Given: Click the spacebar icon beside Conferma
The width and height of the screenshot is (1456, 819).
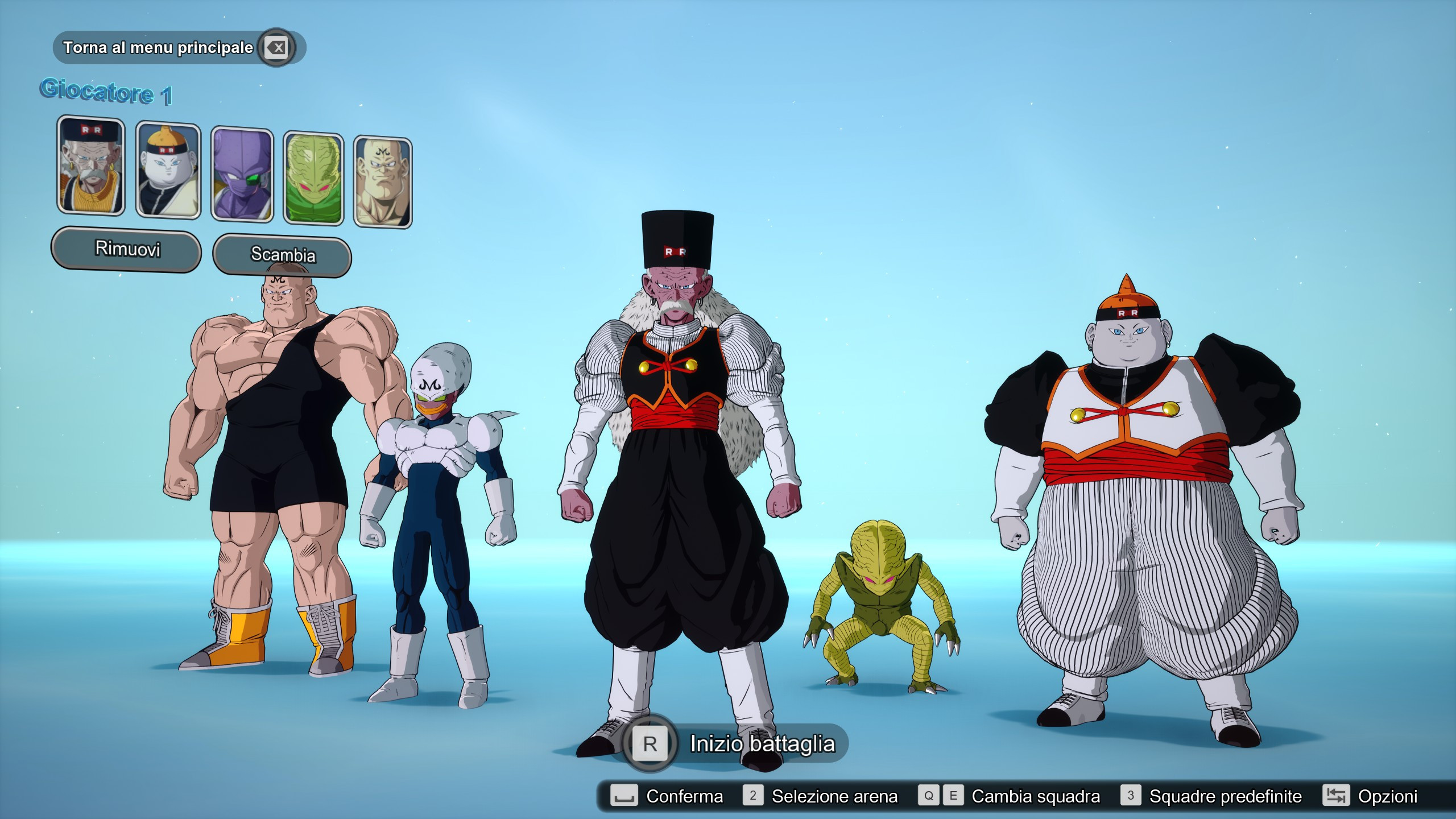Looking at the screenshot, I should (x=624, y=796).
